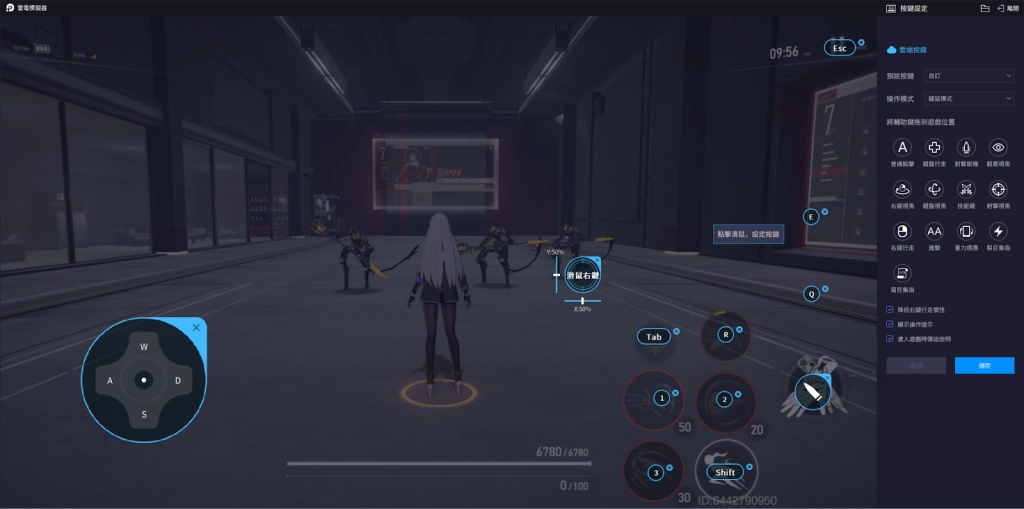Exit key settings via the 離開 button
The image size is (1024, 509).
click(x=1005, y=8)
